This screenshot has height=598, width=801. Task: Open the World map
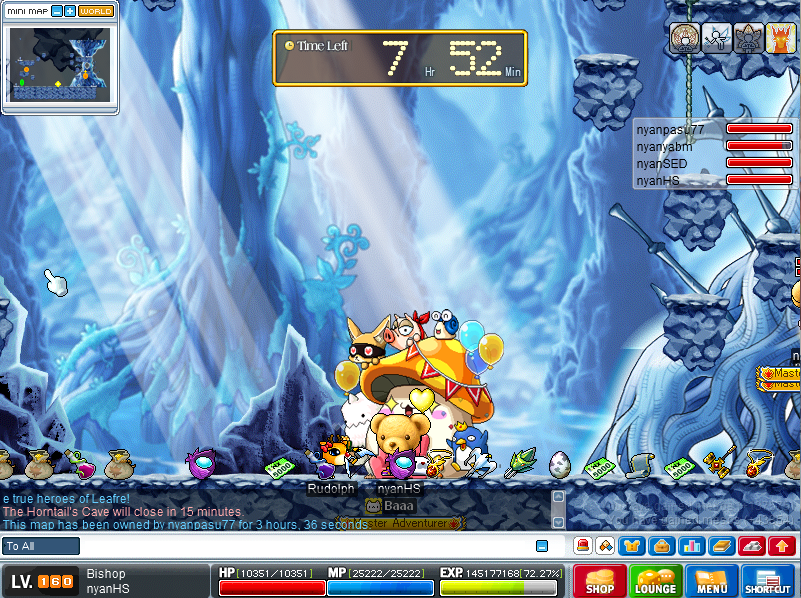click(96, 11)
